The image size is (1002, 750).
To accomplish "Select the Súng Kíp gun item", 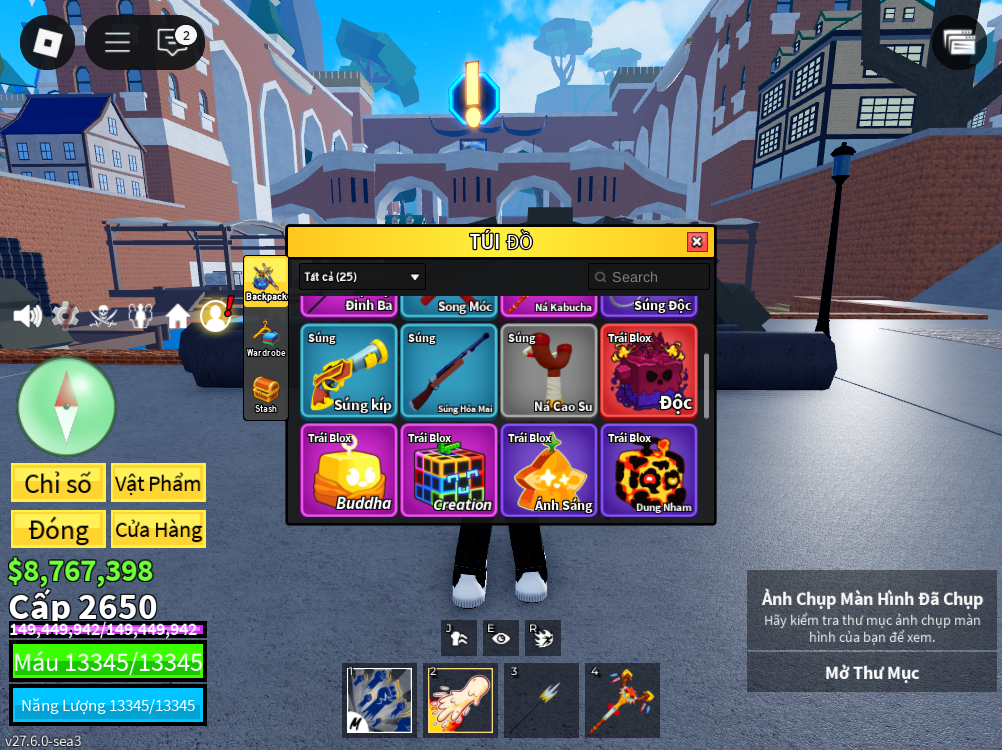I will [349, 370].
